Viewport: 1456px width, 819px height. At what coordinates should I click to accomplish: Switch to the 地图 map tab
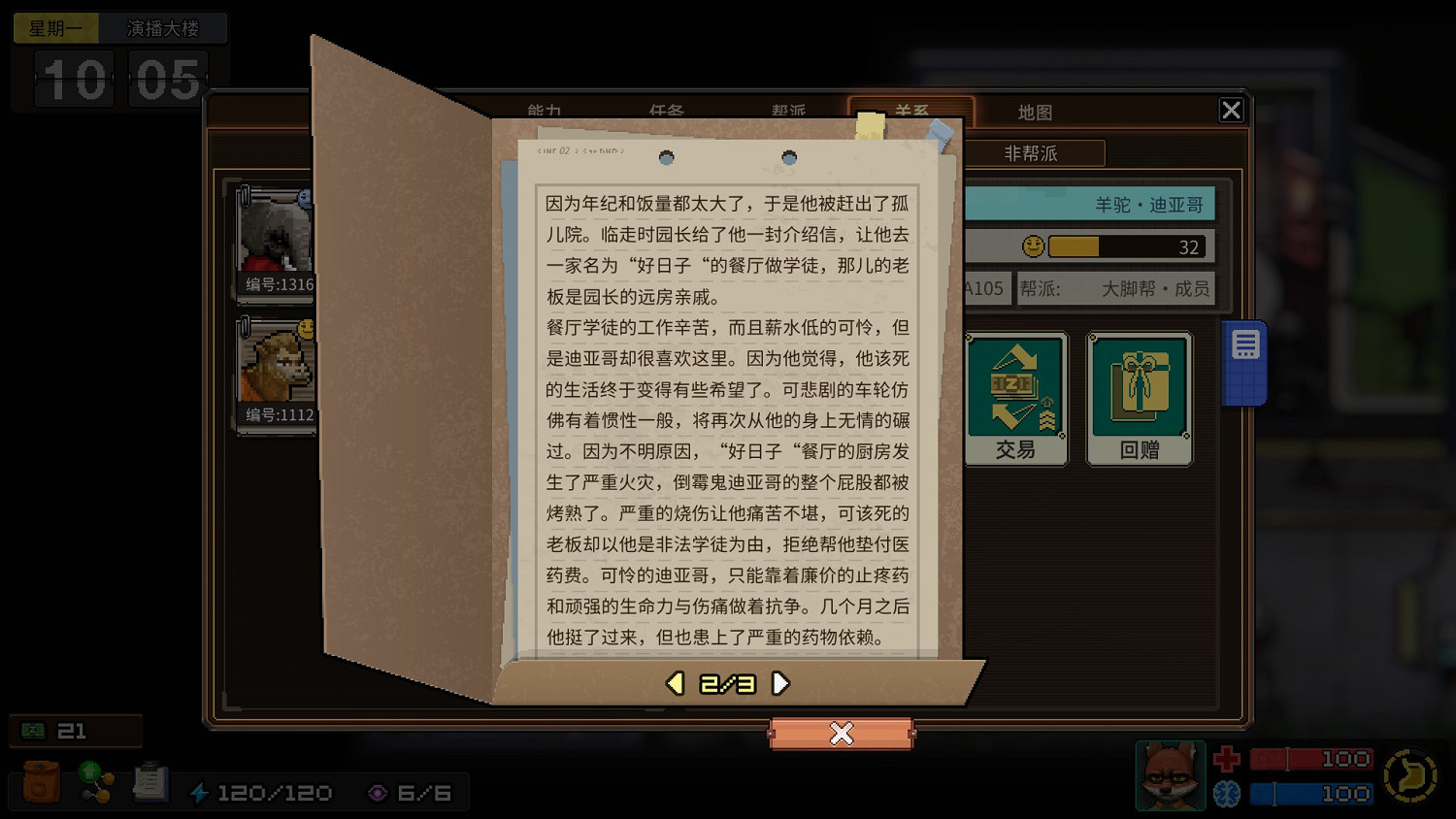point(1036,112)
